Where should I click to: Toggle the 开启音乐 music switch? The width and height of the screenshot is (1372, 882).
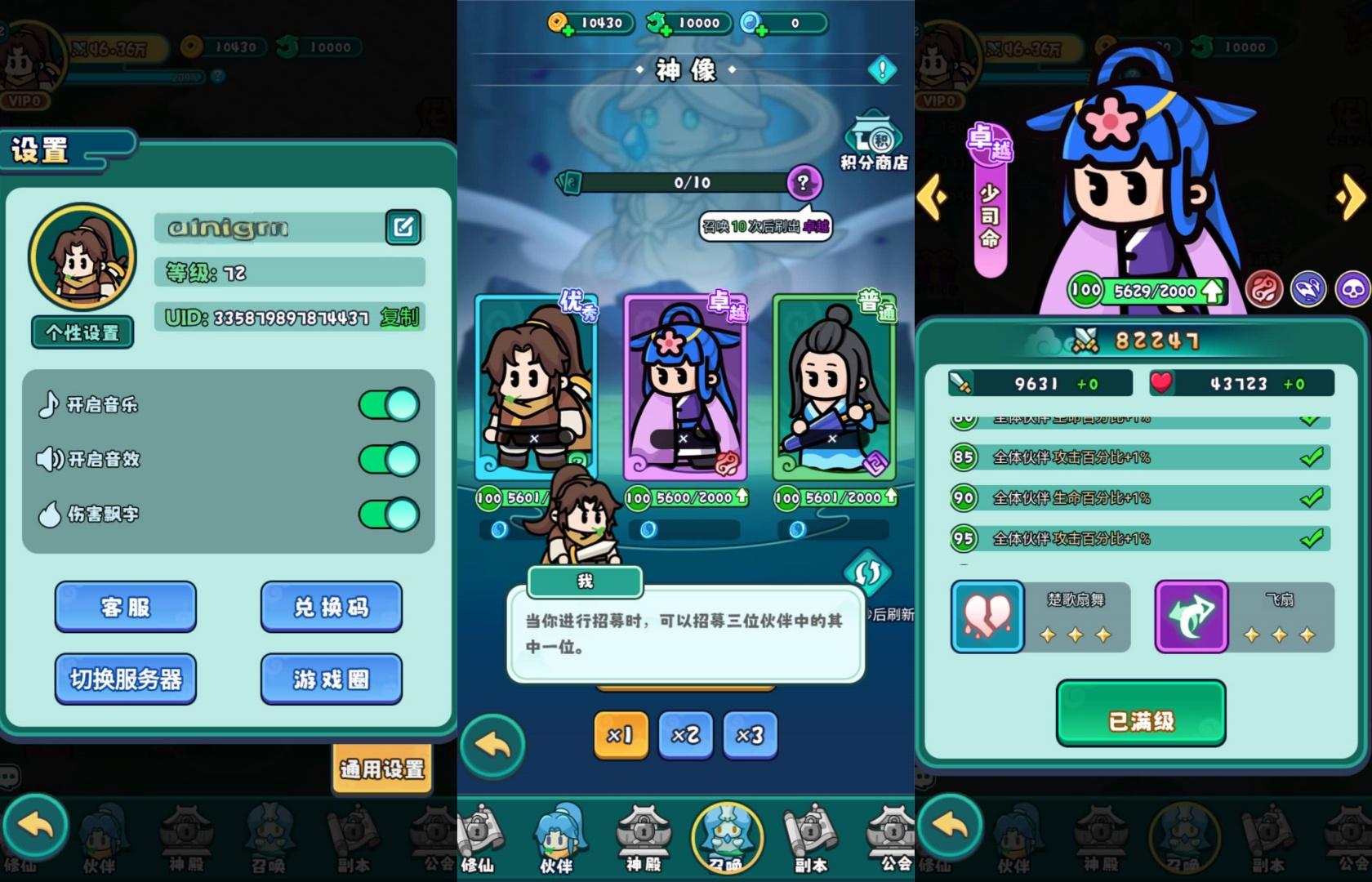click(x=389, y=405)
